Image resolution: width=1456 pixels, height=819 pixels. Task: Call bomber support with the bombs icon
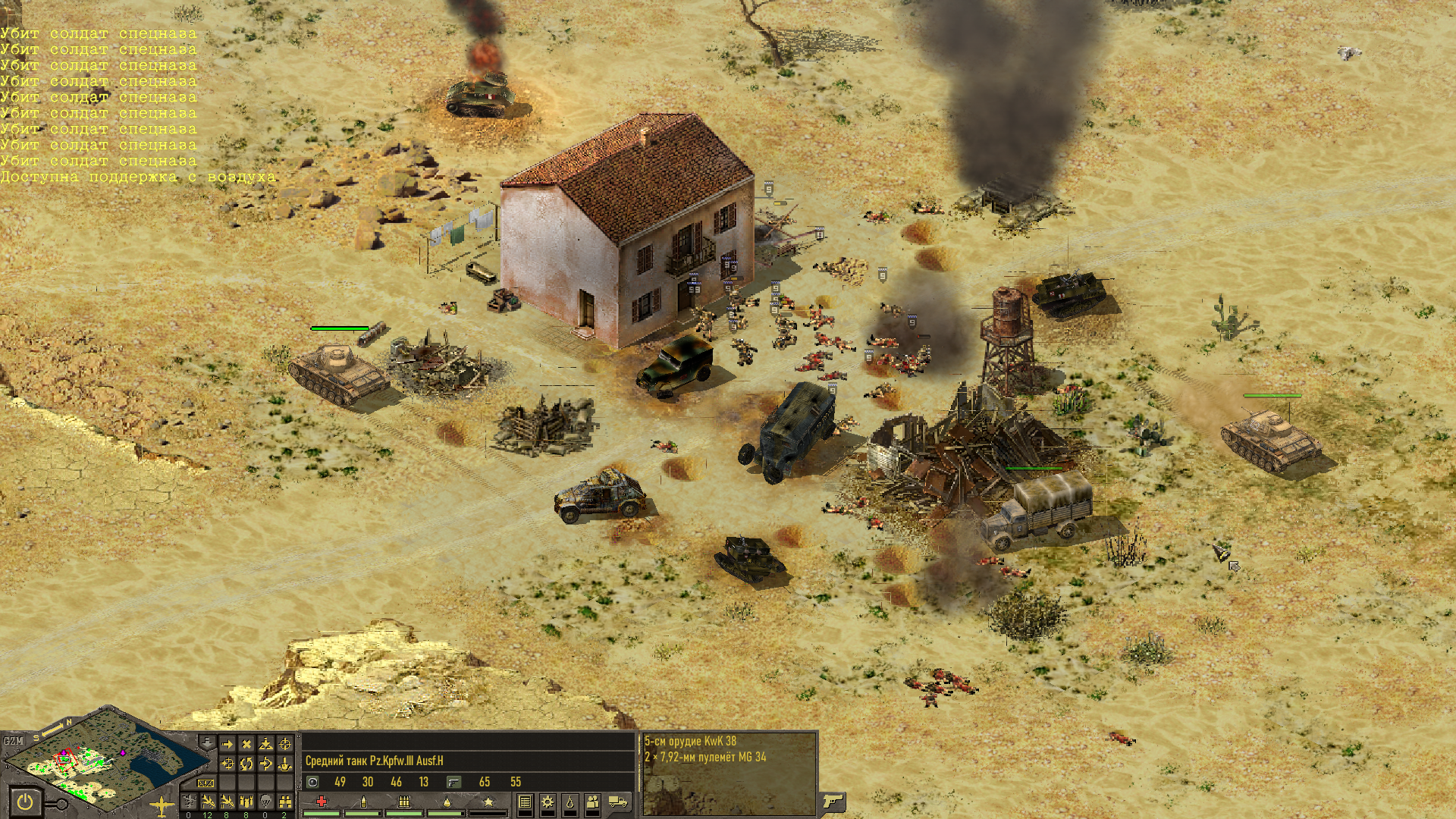click(x=246, y=802)
